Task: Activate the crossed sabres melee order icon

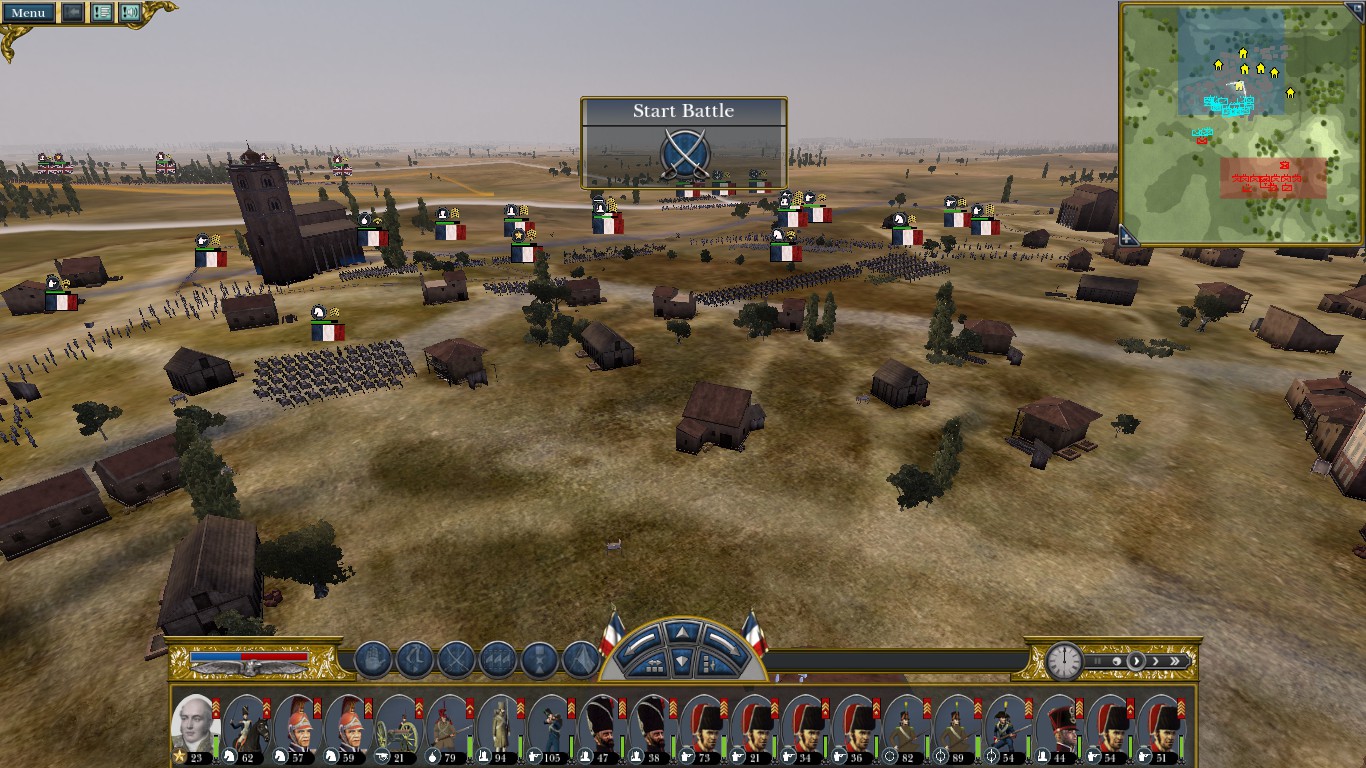Action: (456, 660)
